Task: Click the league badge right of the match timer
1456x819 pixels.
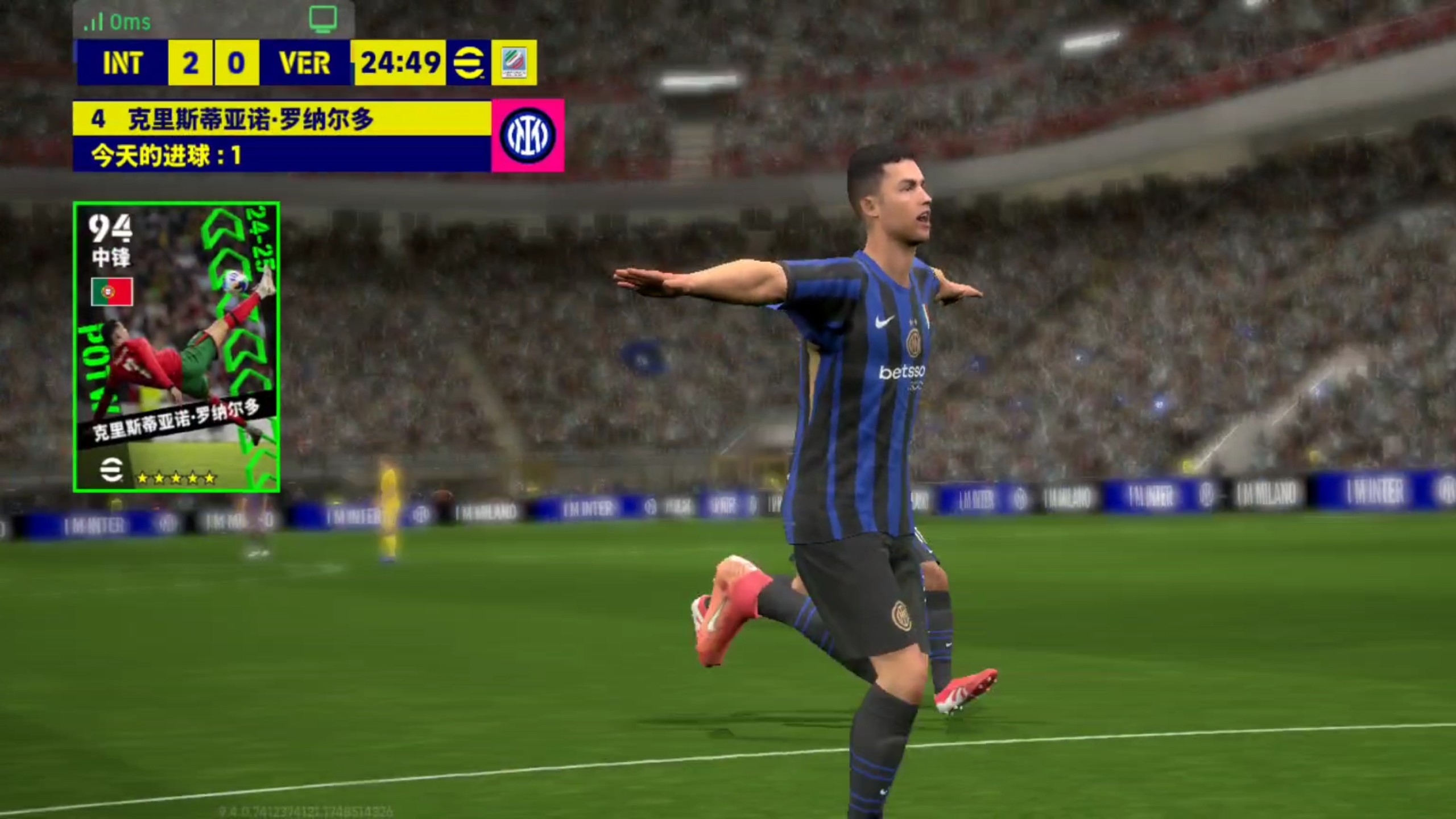Action: [514, 63]
